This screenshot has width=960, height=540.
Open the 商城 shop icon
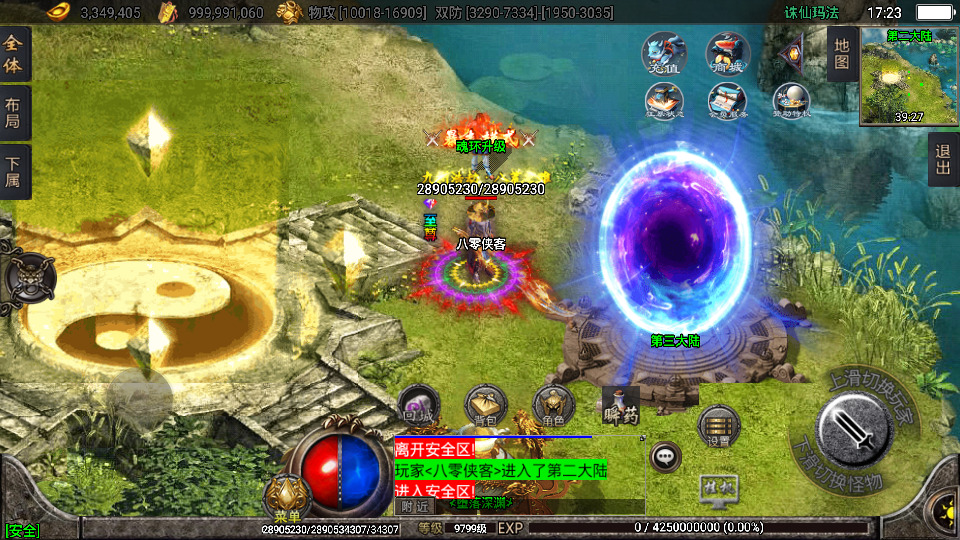pos(728,52)
